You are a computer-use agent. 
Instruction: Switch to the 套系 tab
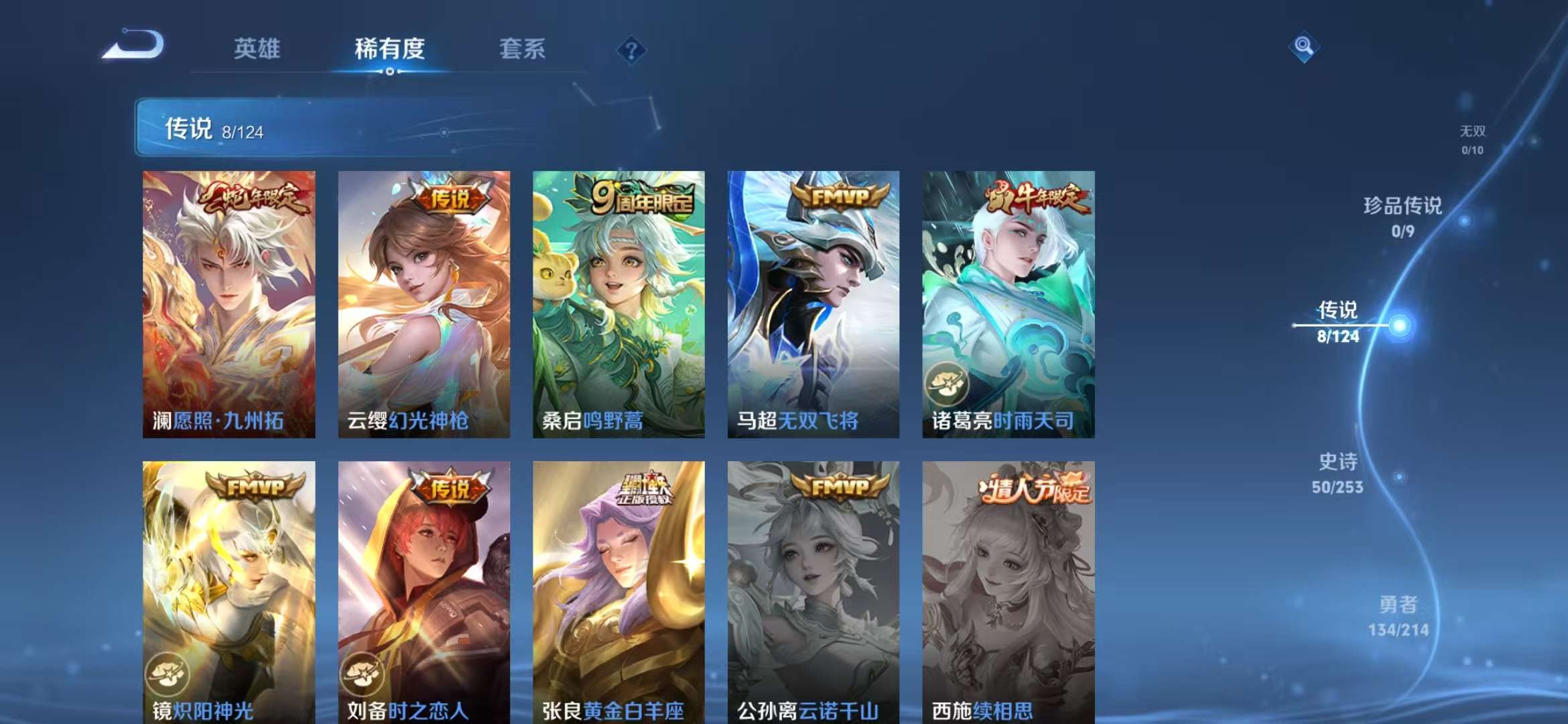pyautogui.click(x=523, y=50)
